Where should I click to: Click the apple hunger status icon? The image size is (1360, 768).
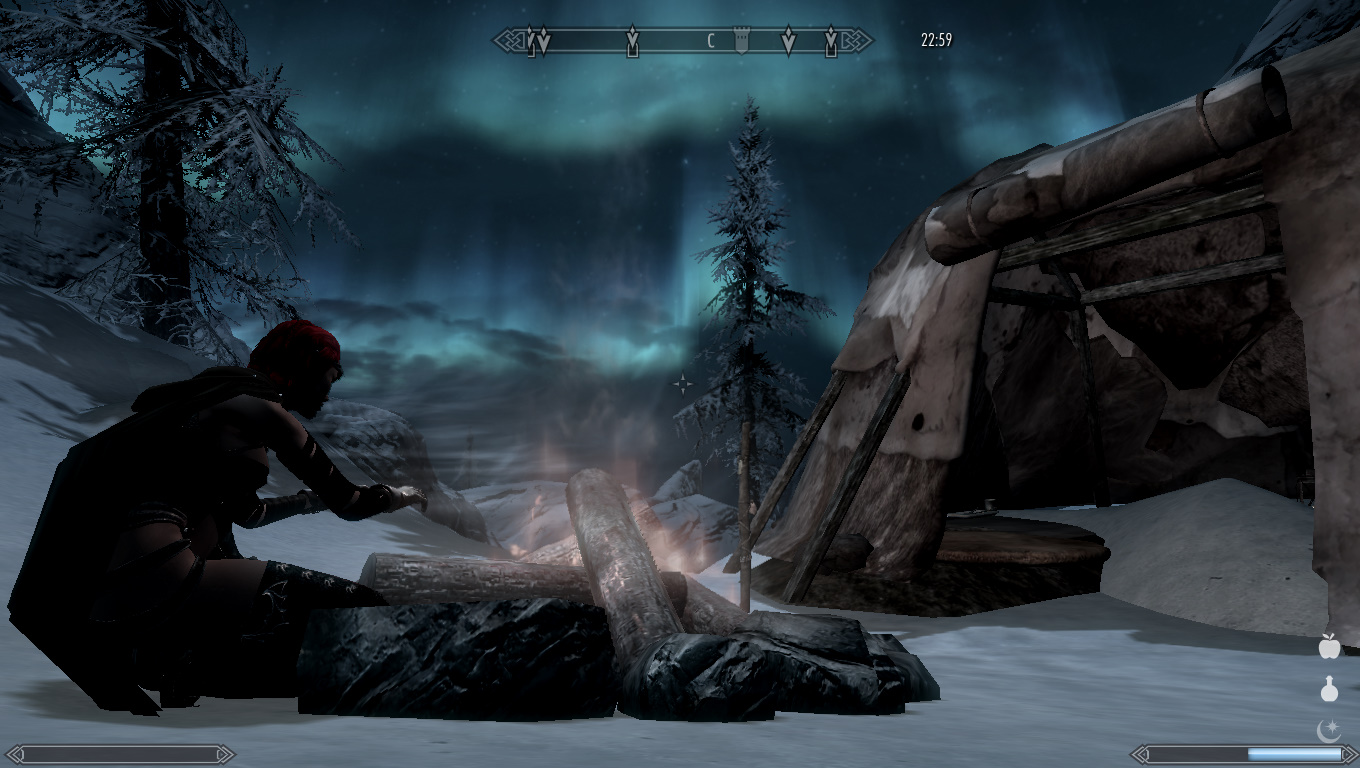(1329, 647)
